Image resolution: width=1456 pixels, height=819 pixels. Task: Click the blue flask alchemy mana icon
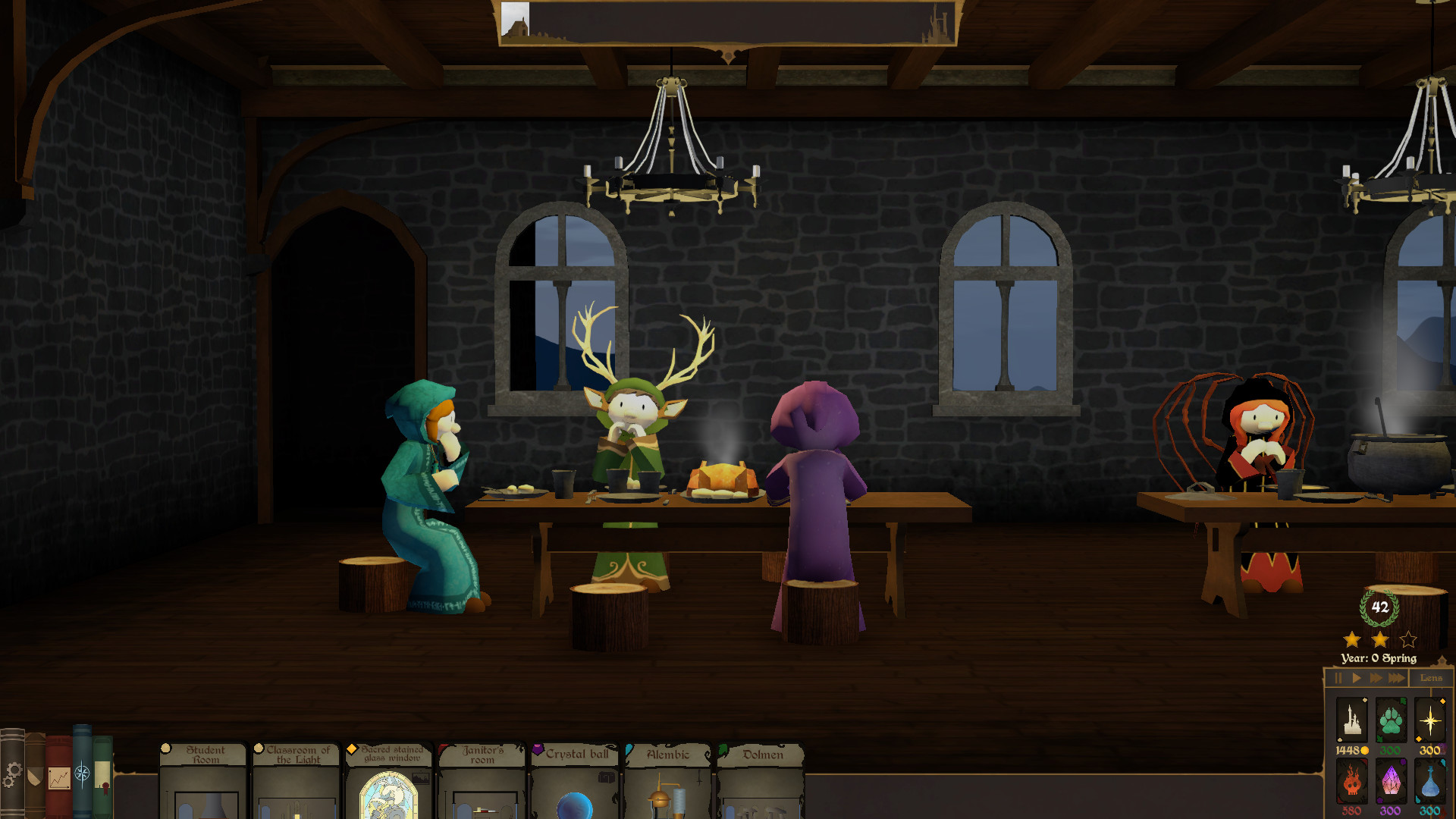point(1429,781)
